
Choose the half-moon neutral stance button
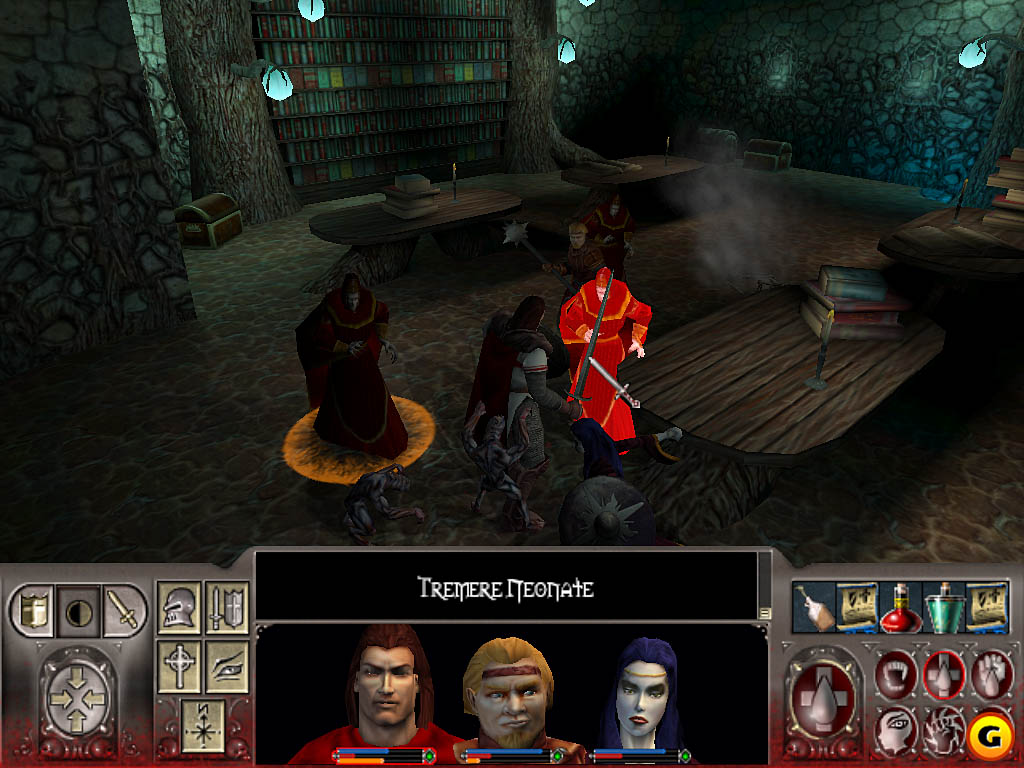(77, 610)
